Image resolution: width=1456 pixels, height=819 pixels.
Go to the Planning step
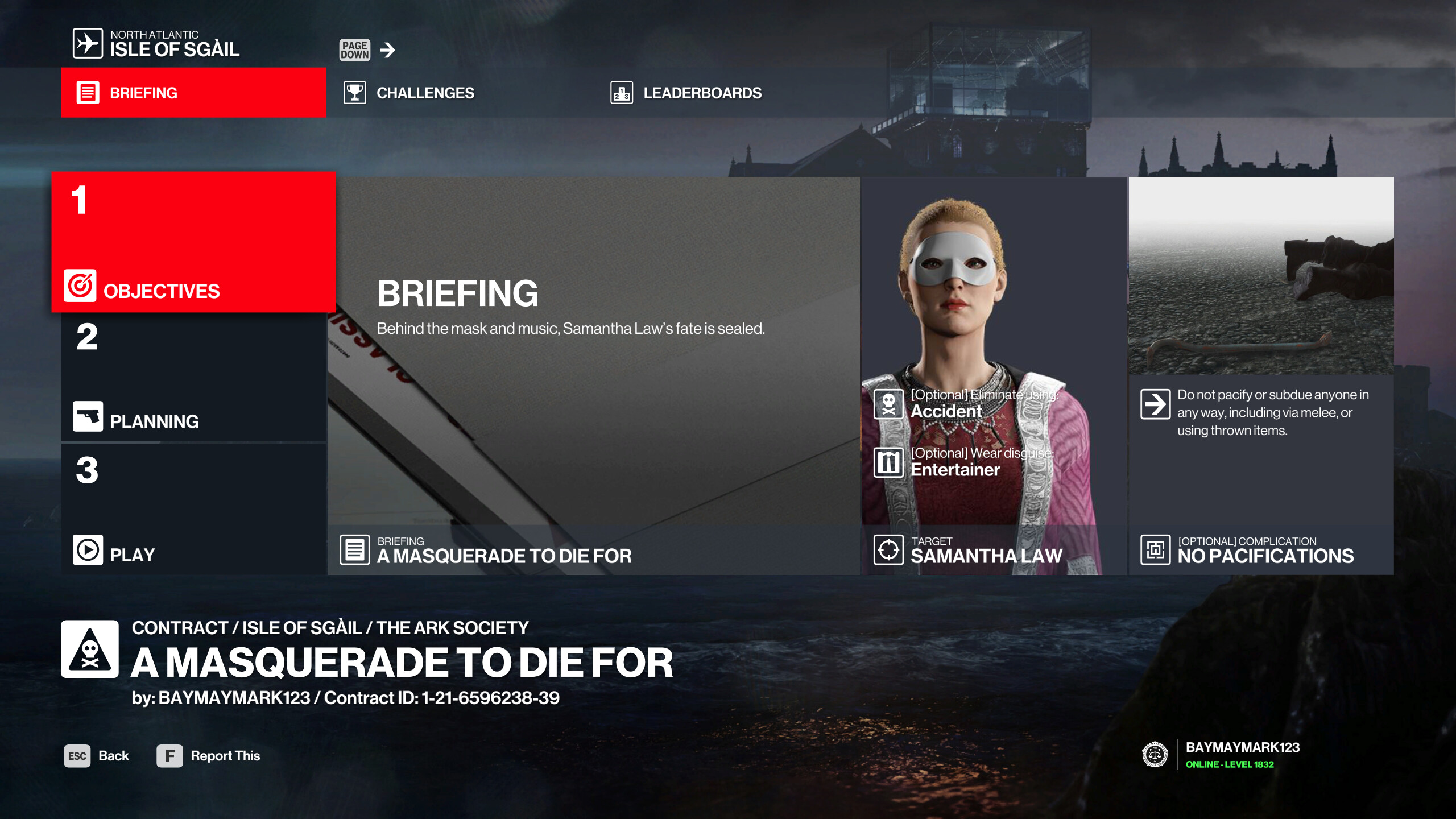(193, 378)
